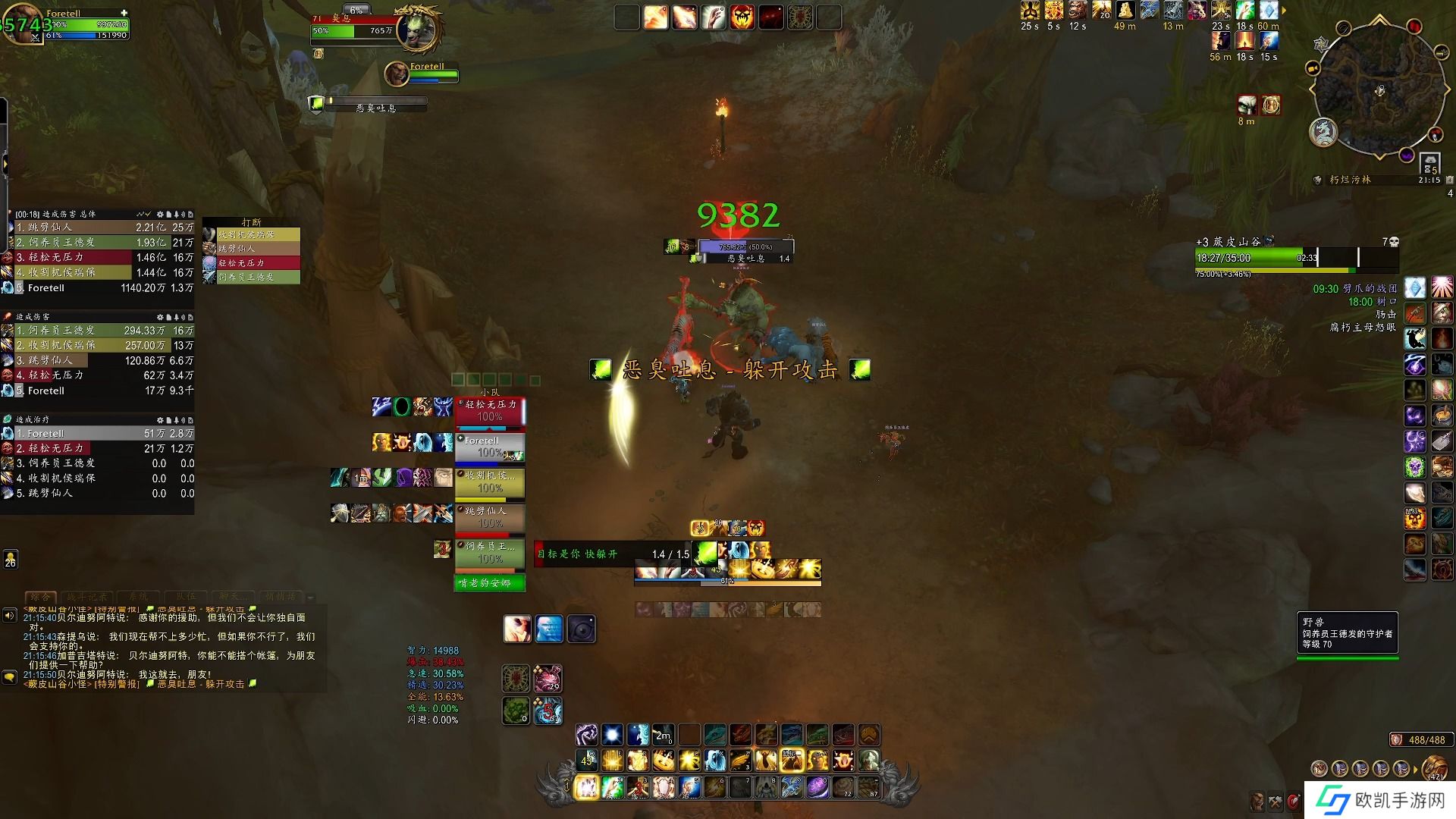This screenshot has height=819, width=1456.
Task: Open the chat tab overflow dropdown arrow
Action: pos(310,598)
